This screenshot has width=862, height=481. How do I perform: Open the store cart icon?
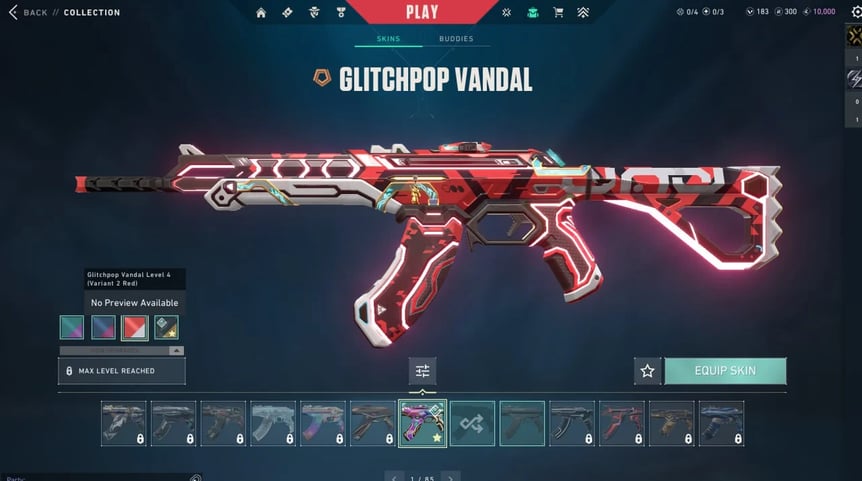[x=559, y=12]
